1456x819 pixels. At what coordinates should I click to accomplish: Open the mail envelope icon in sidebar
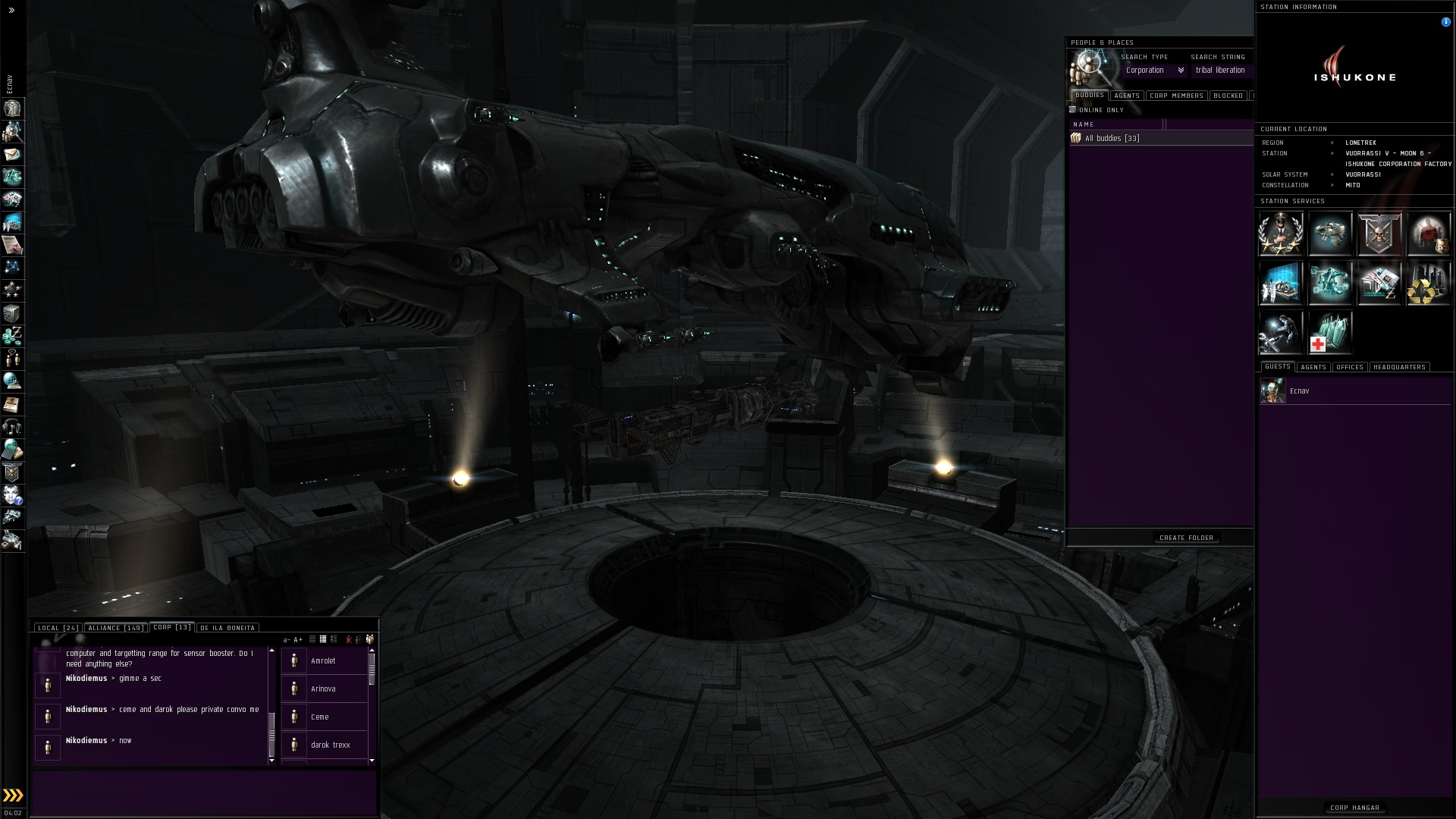[12, 155]
